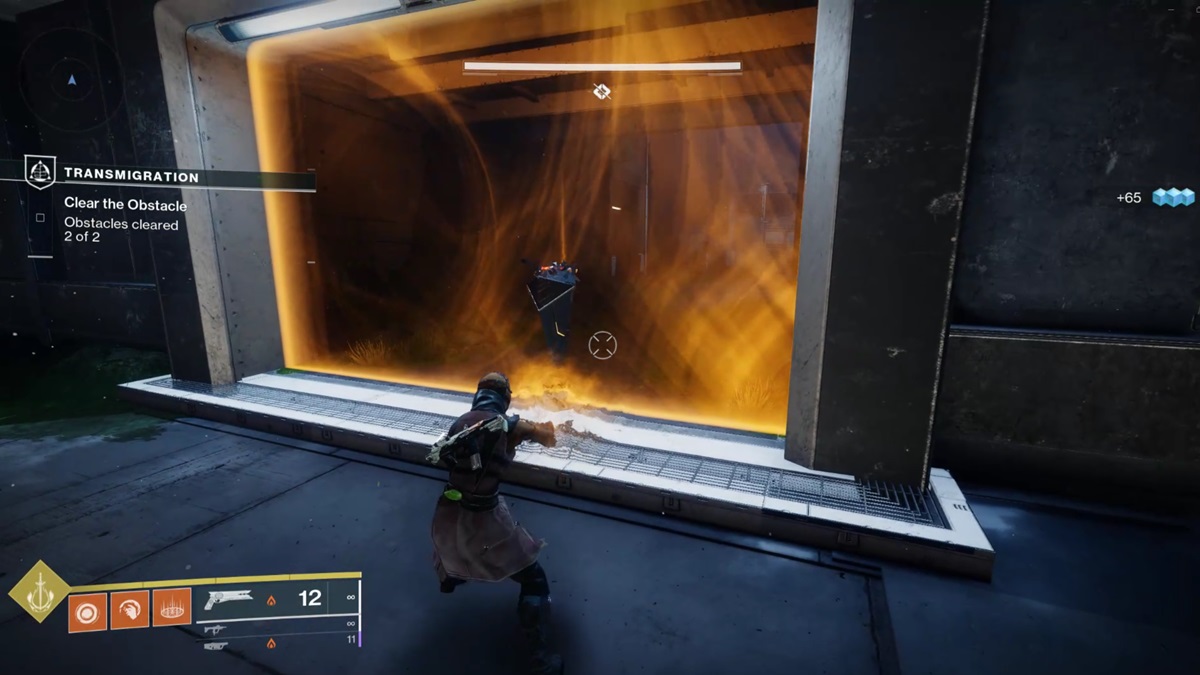Click the objective marker above the barrier
This screenshot has height=675, width=1200.
(x=601, y=91)
